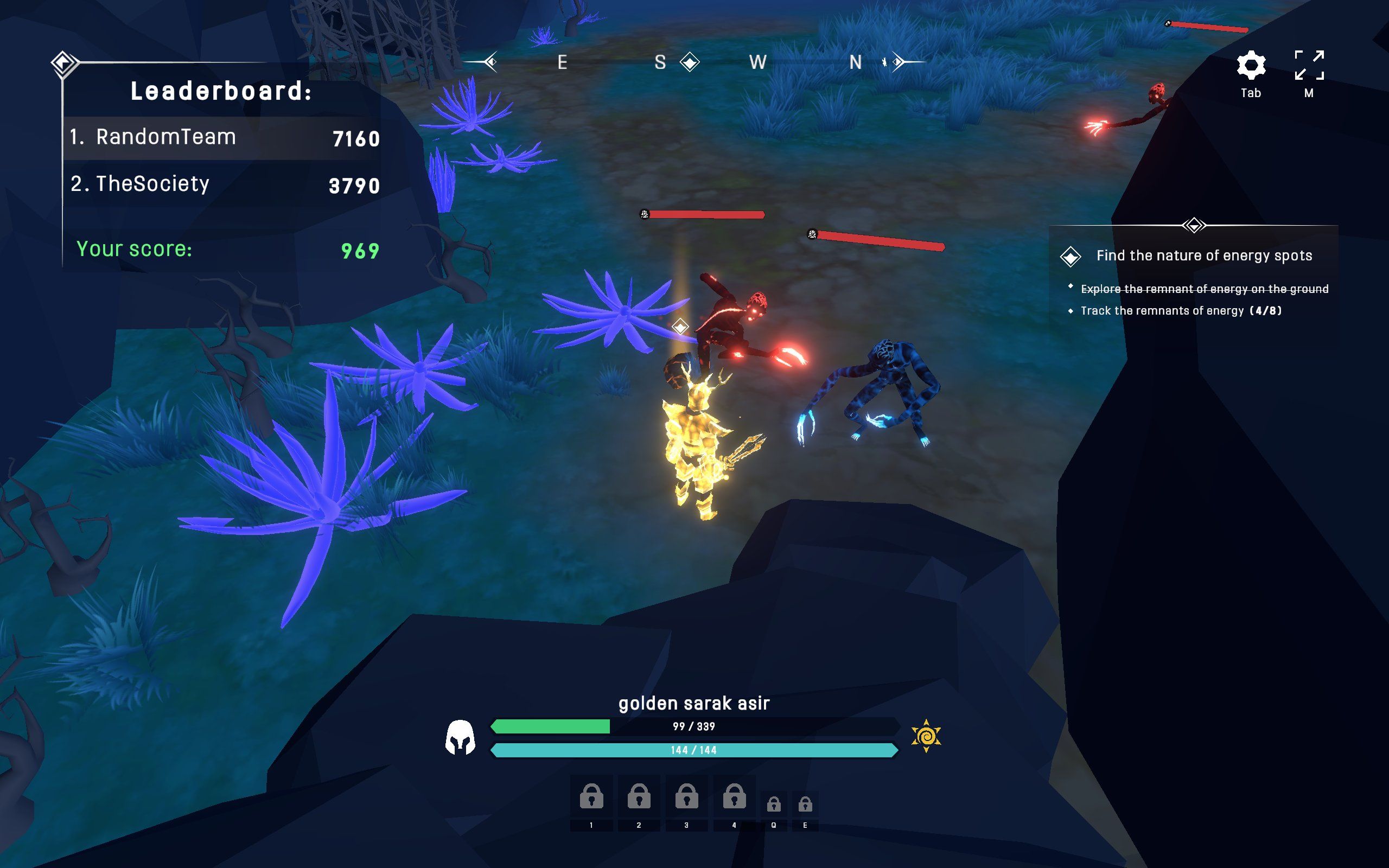The width and height of the screenshot is (1389, 868).
Task: Select the locked ability slot 3
Action: pyautogui.click(x=686, y=797)
